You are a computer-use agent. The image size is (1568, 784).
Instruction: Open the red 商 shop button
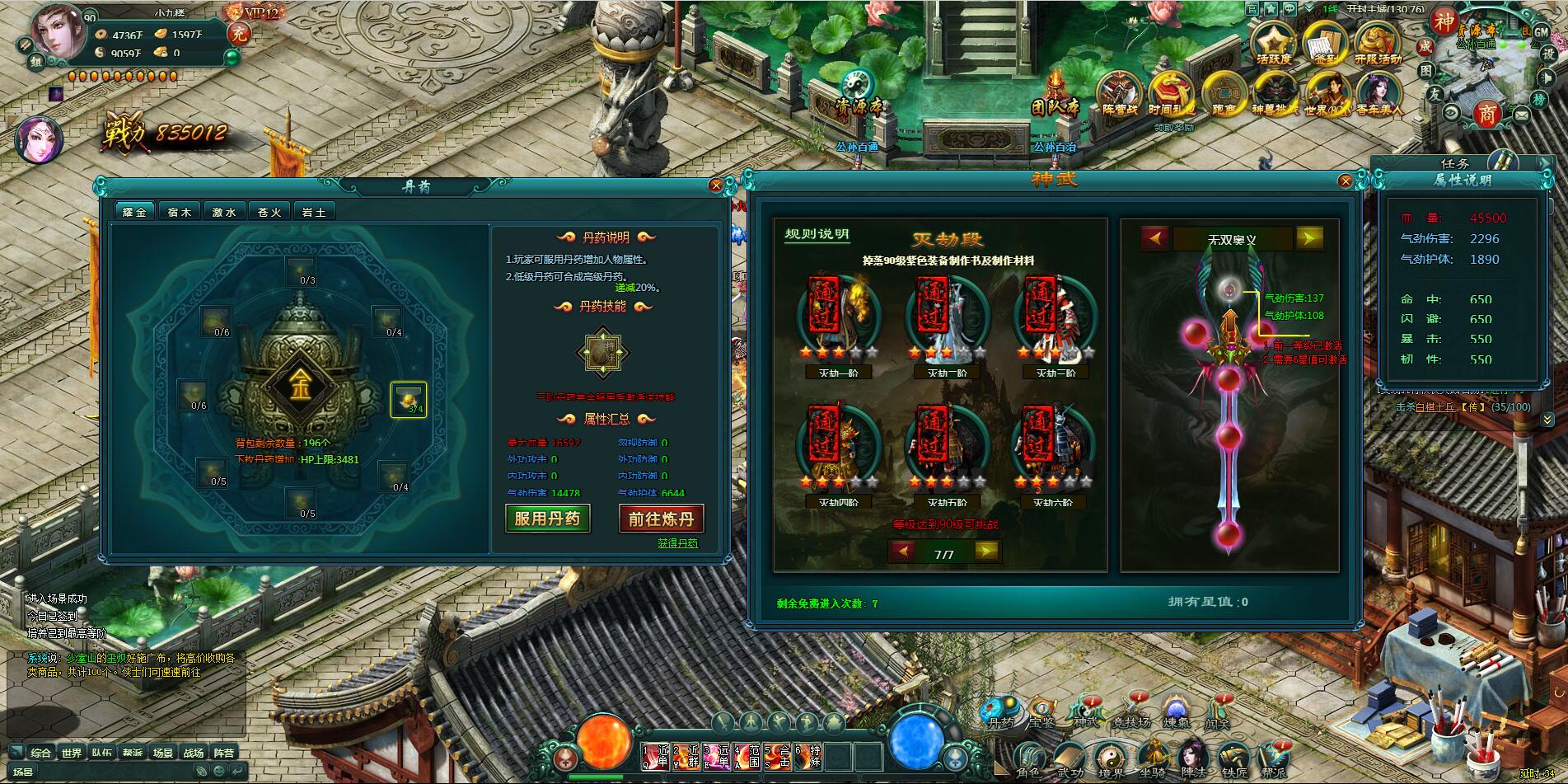tap(1487, 115)
